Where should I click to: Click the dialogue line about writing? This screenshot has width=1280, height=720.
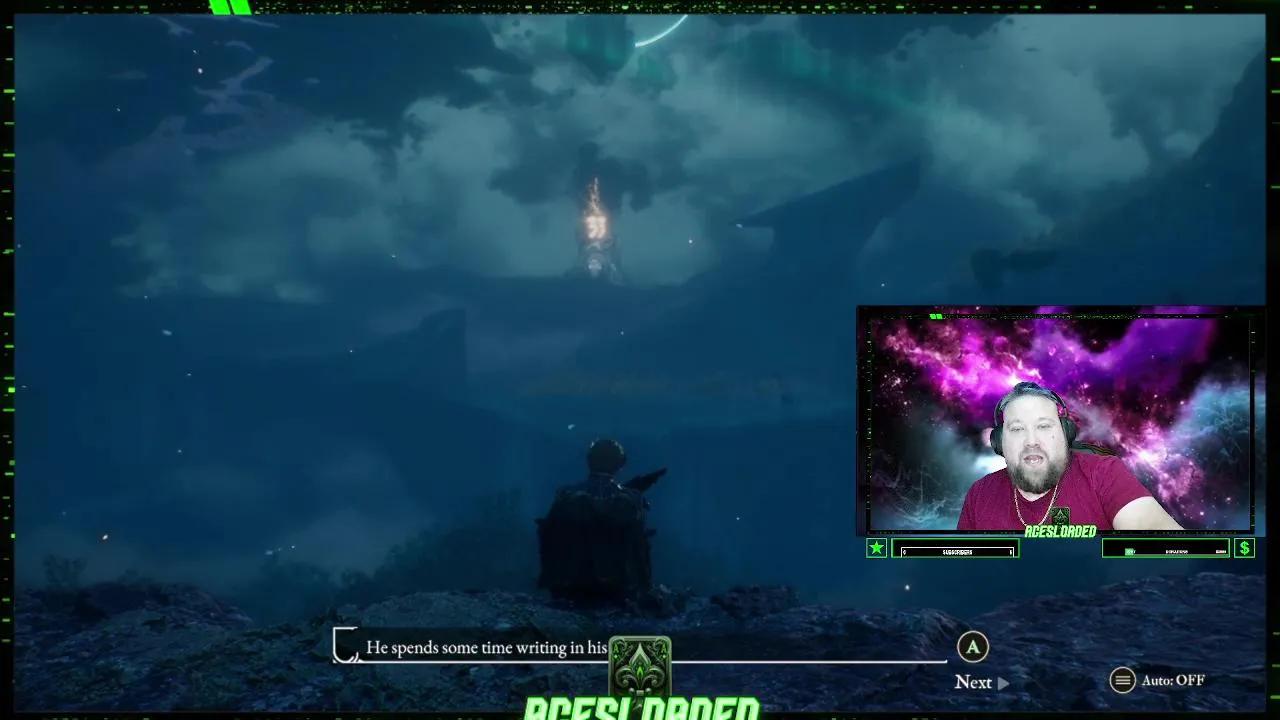coord(485,647)
